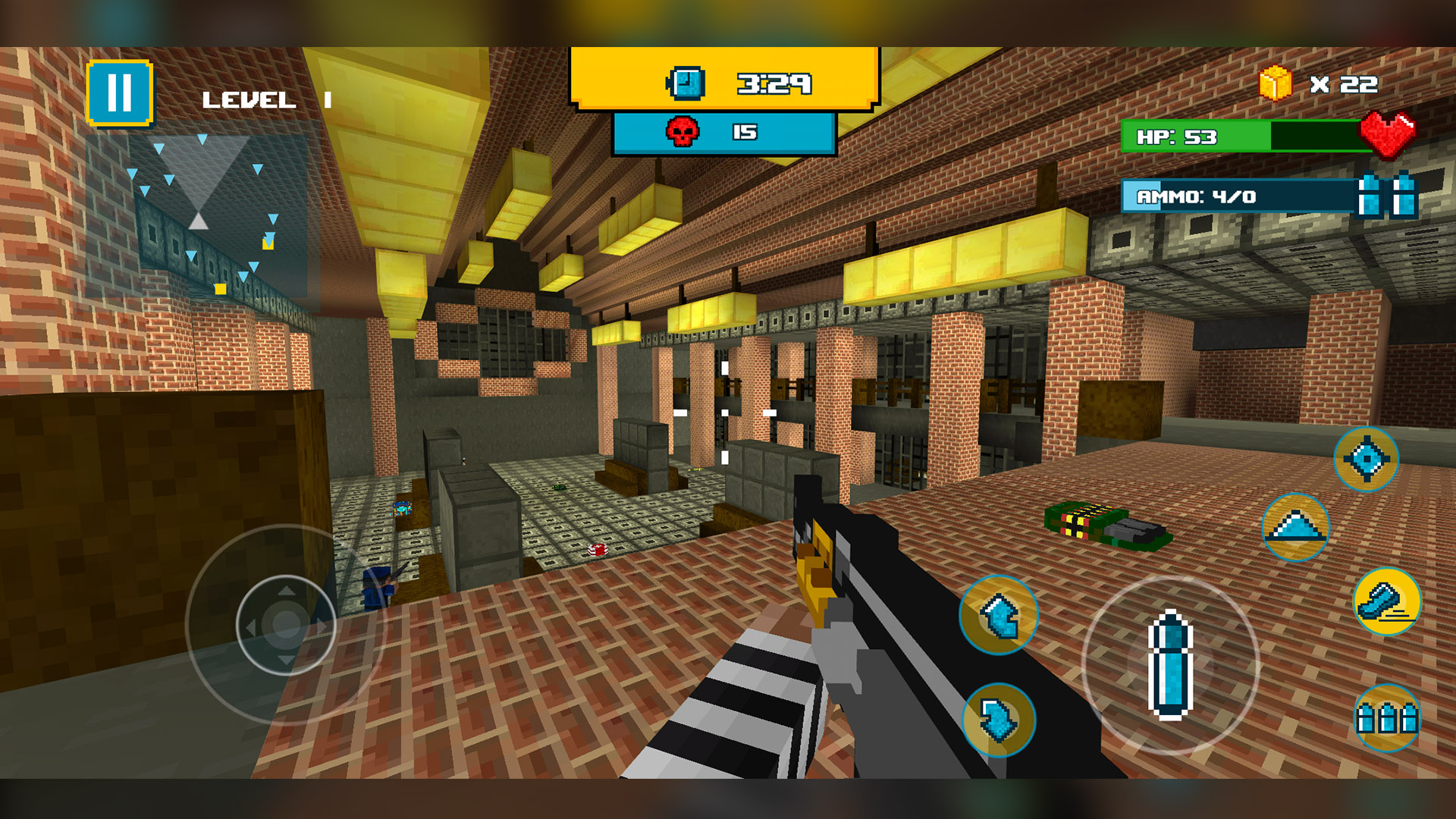
Task: Switch weapon with the down-arrow button
Action: (x=999, y=720)
